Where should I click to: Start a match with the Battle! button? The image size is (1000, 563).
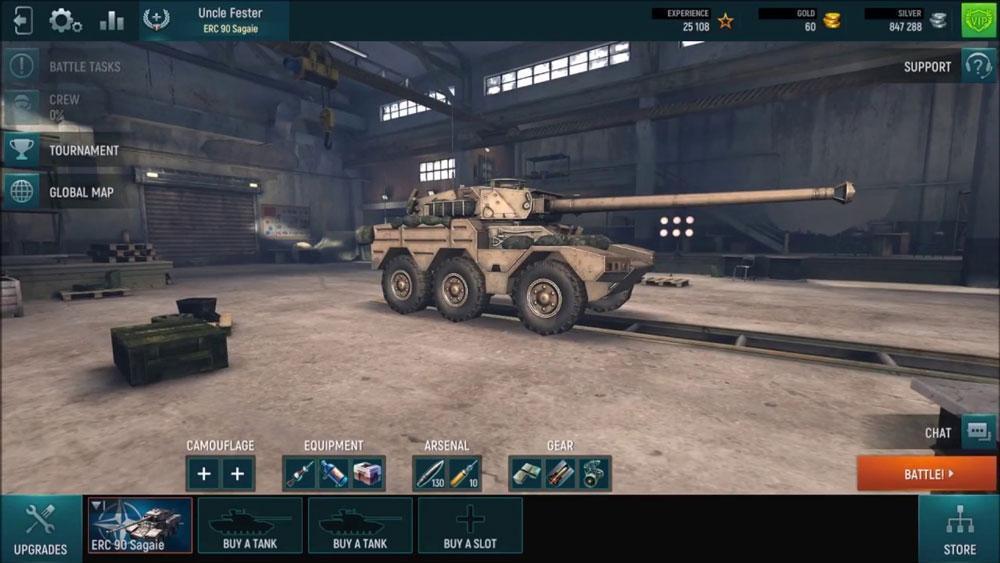point(926,474)
